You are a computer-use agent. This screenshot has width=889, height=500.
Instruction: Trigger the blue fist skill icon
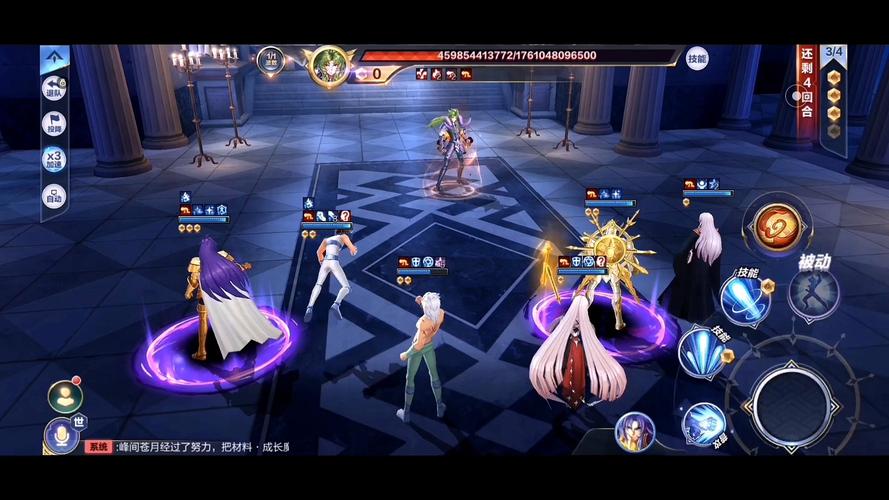[704, 424]
